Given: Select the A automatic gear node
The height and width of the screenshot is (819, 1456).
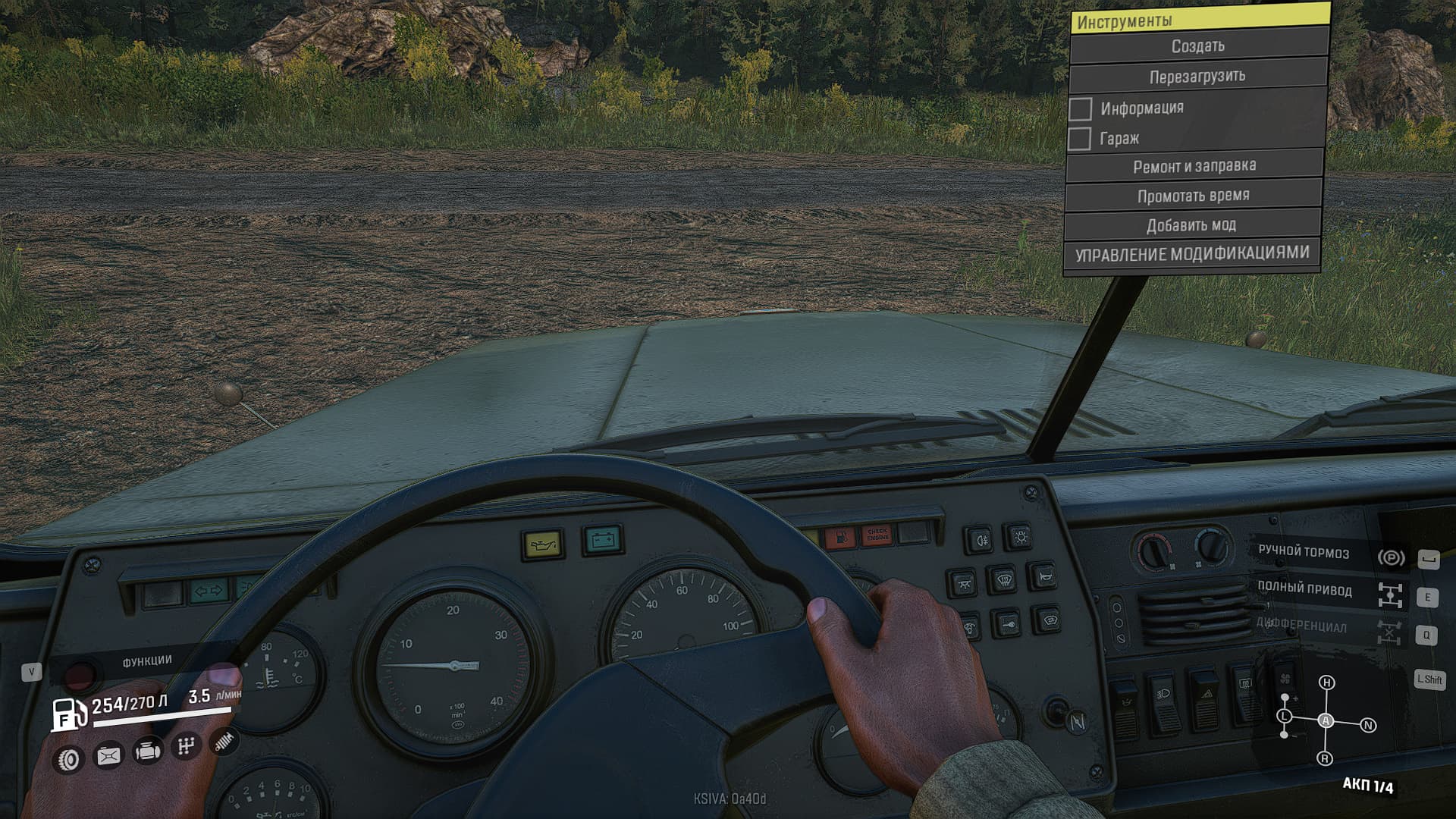Looking at the screenshot, I should 1326,720.
